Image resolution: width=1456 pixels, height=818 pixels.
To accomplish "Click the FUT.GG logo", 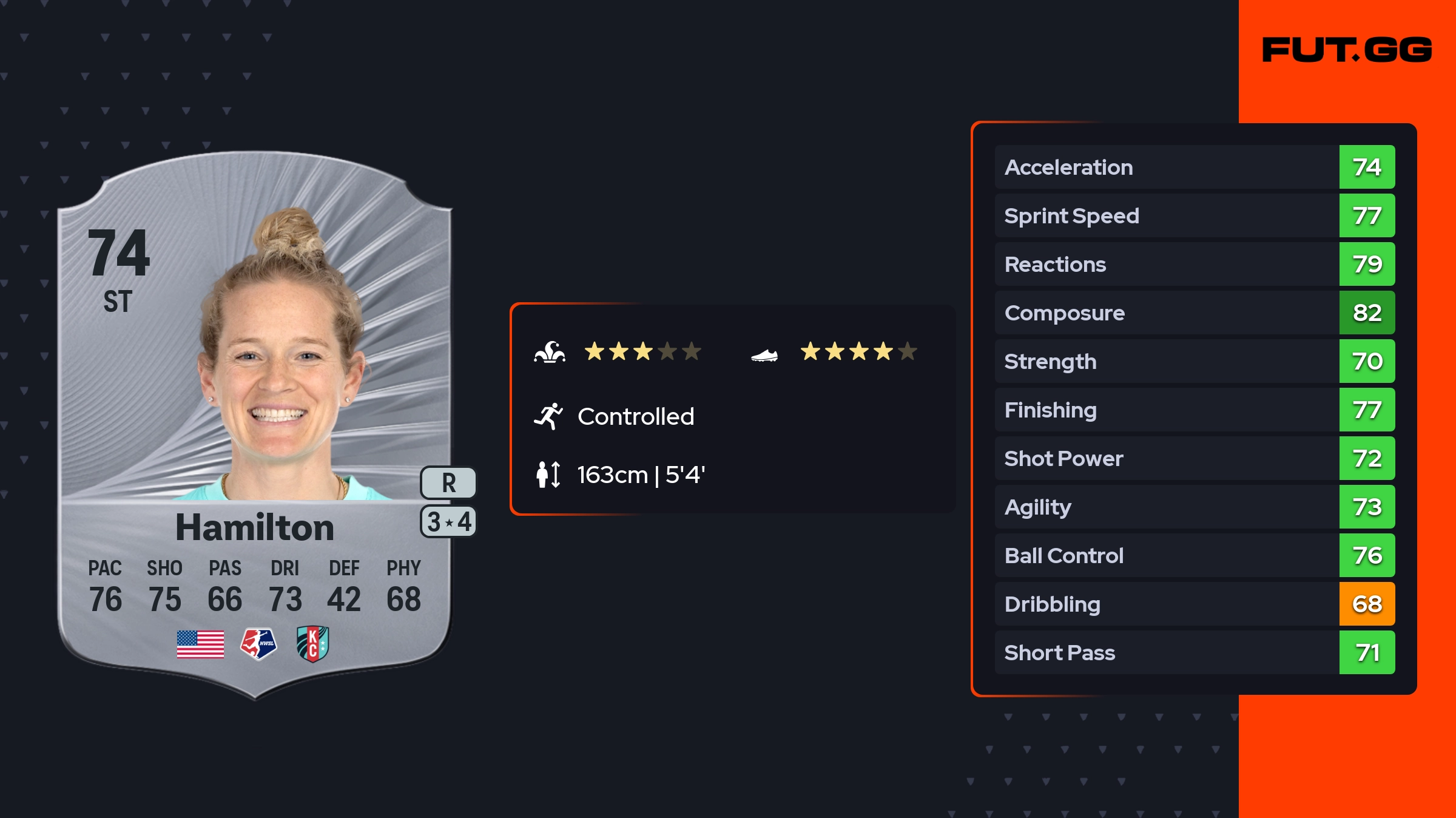I will [1347, 50].
